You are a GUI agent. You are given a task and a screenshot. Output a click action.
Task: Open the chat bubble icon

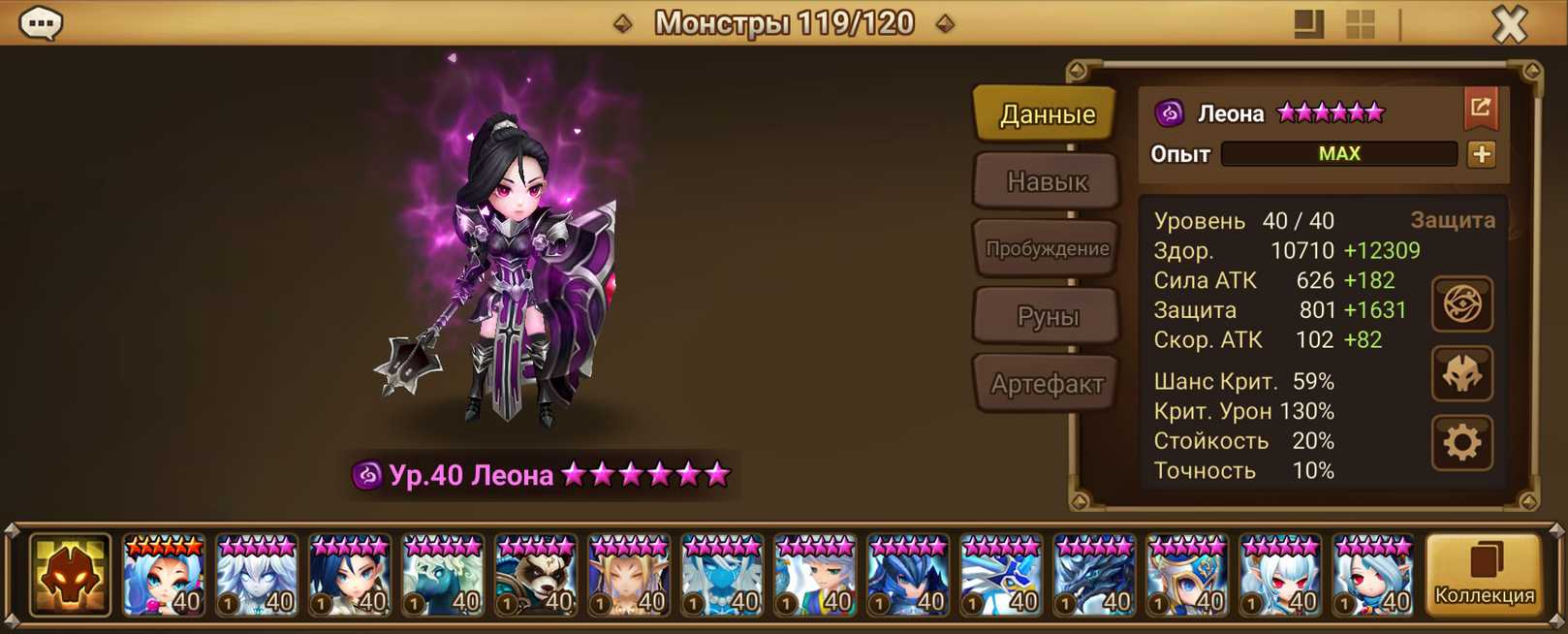point(42,22)
